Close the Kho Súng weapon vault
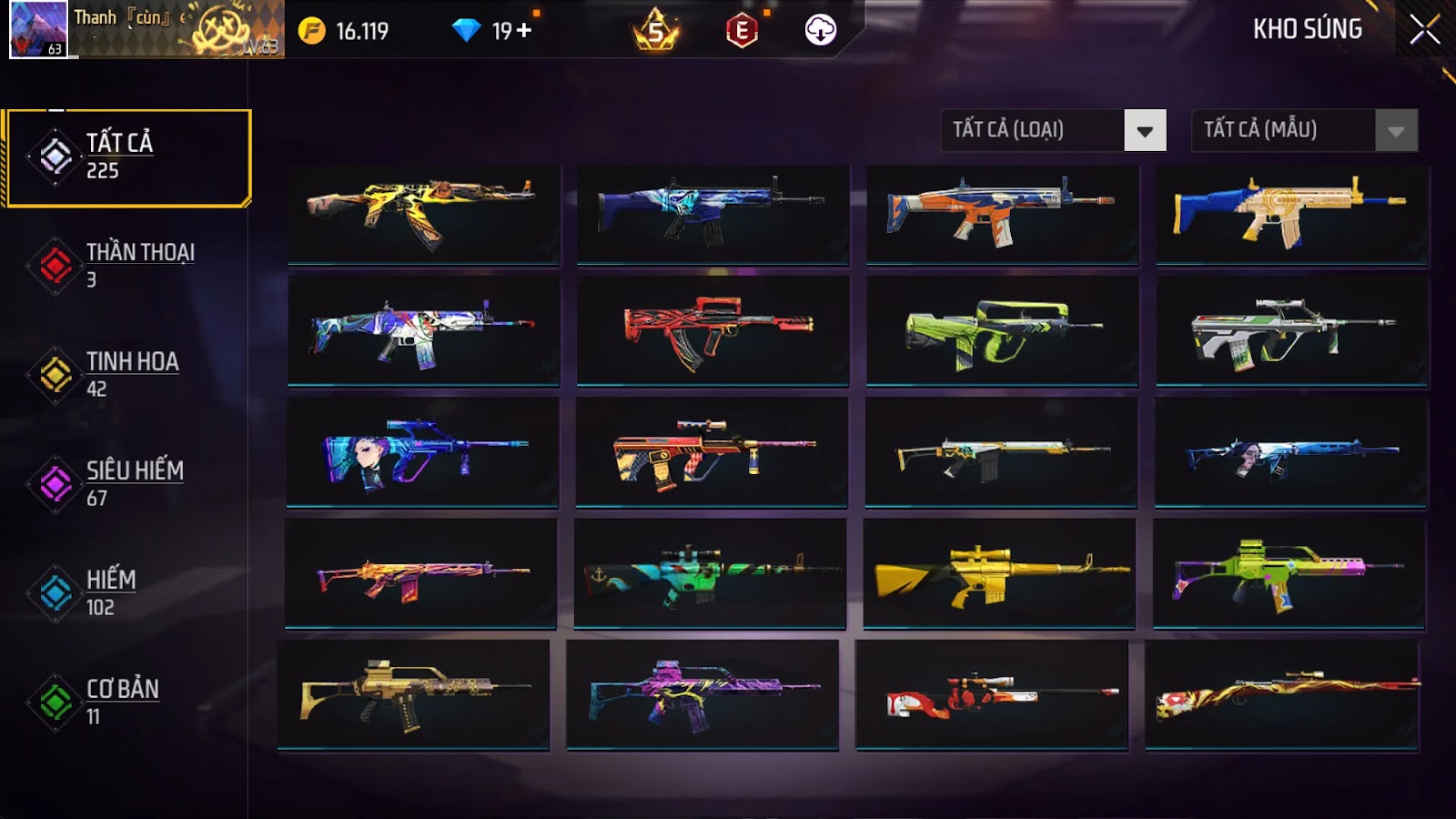The image size is (1456, 819). 1424,30
